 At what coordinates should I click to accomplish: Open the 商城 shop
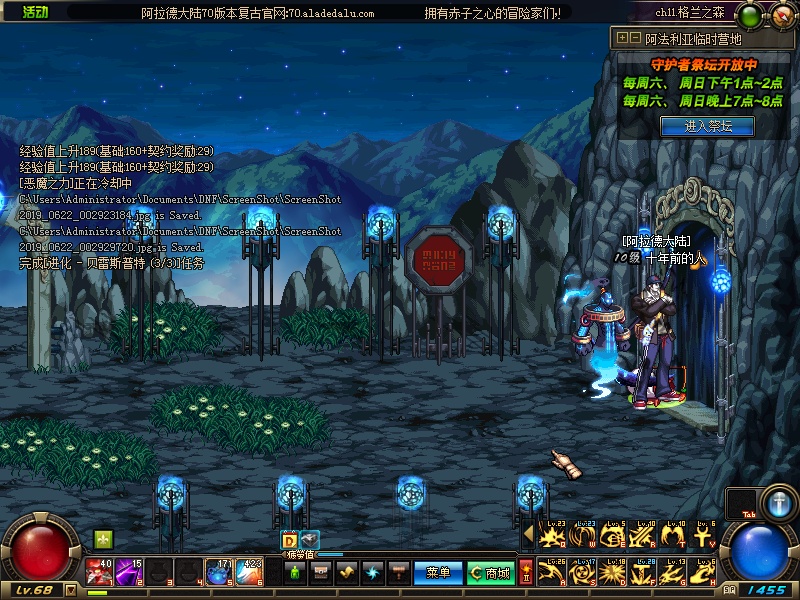[x=491, y=573]
